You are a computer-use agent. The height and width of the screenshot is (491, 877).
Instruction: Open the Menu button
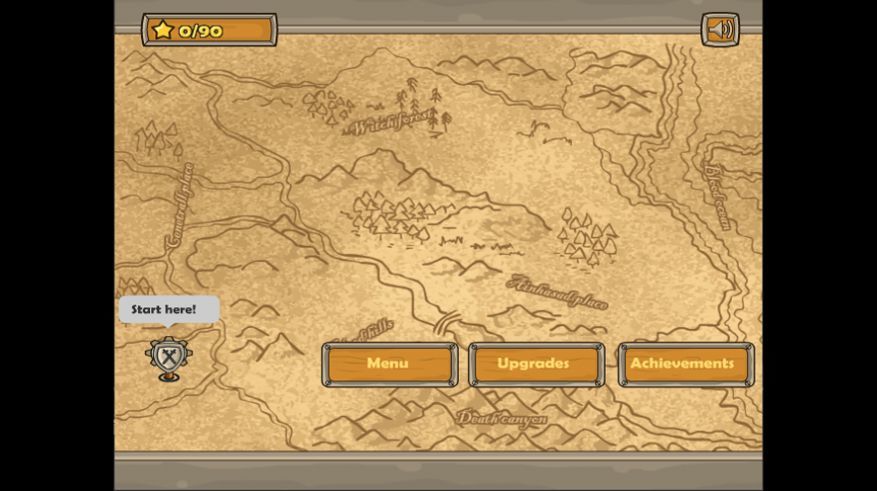click(x=389, y=364)
